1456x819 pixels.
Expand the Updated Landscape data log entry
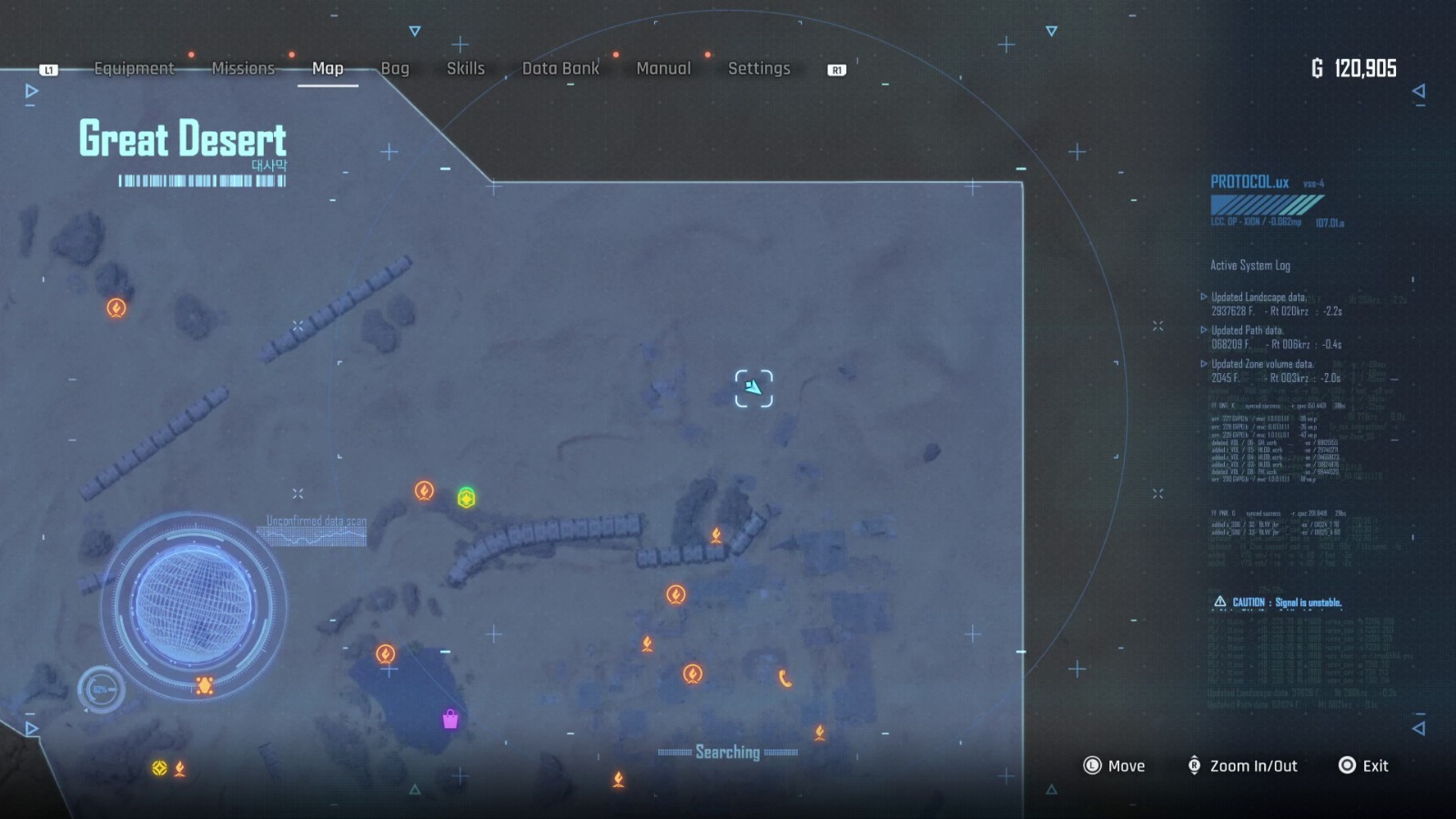1259,297
